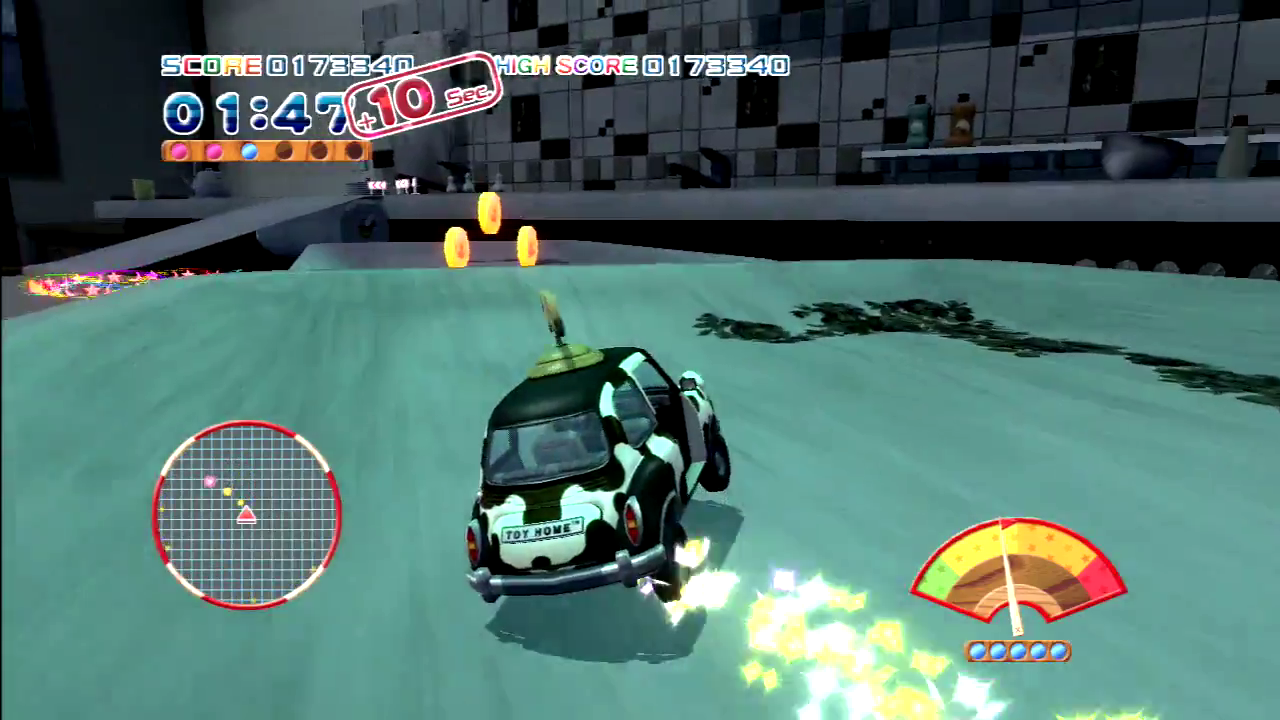Click the yellow dot beside the radar arrow
This screenshot has width=1280, height=720.
point(240,503)
